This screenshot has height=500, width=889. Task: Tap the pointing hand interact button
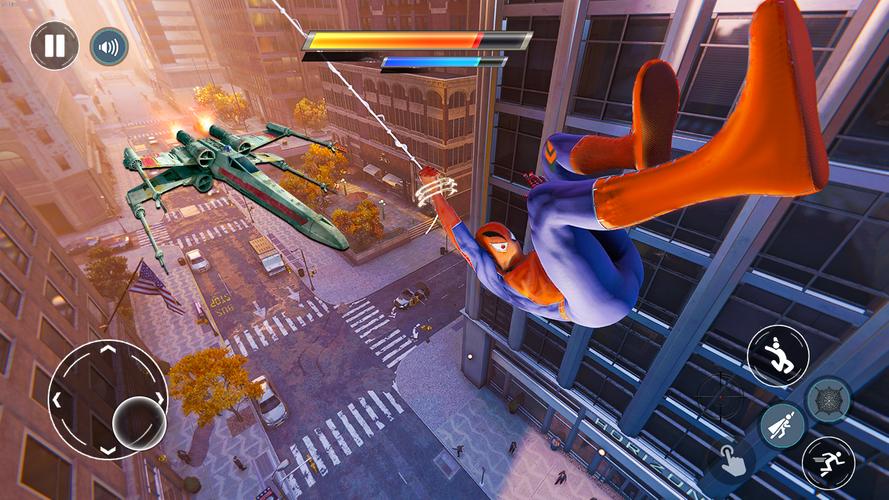point(730,462)
